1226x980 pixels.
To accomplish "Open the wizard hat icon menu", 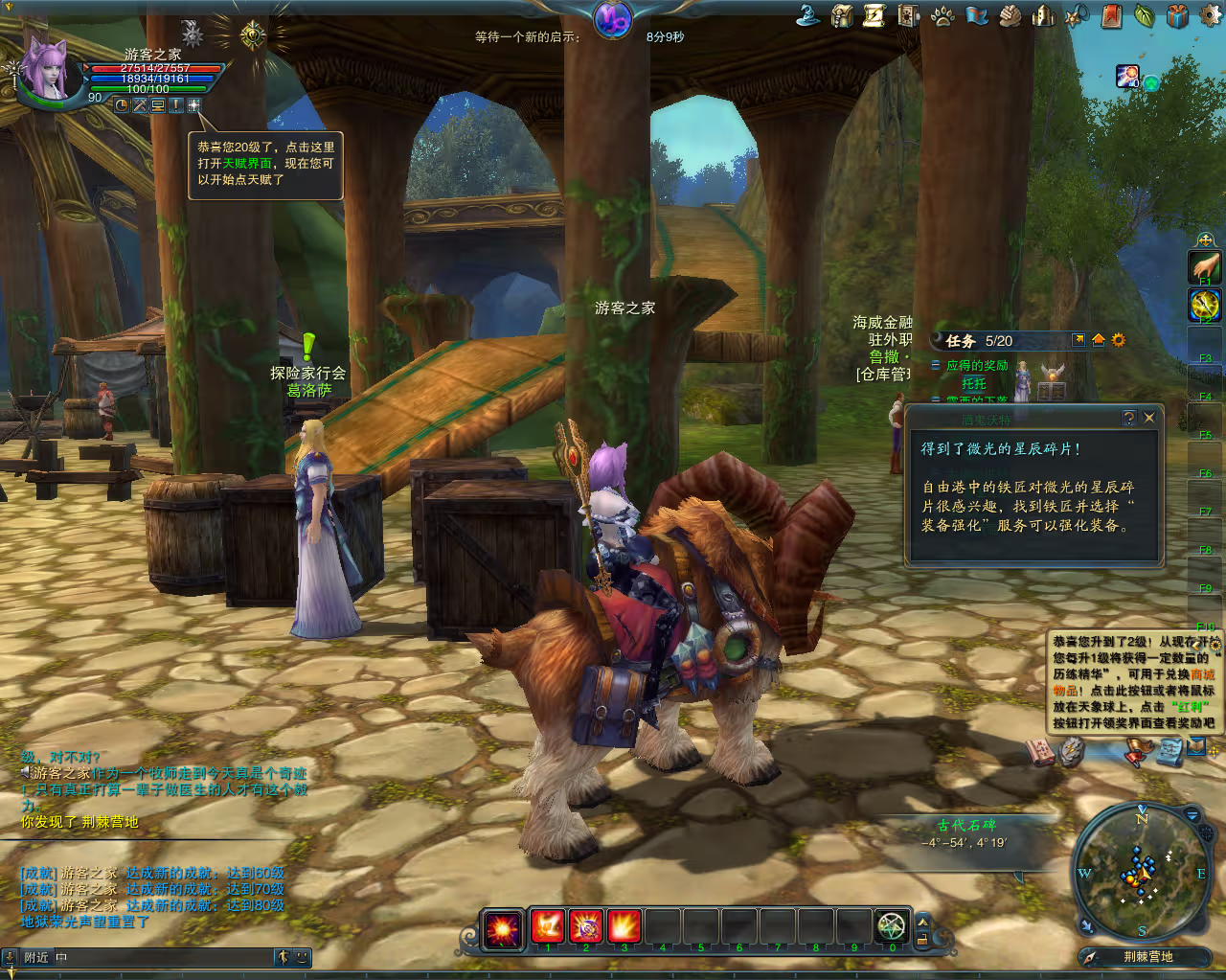I will point(809,15).
